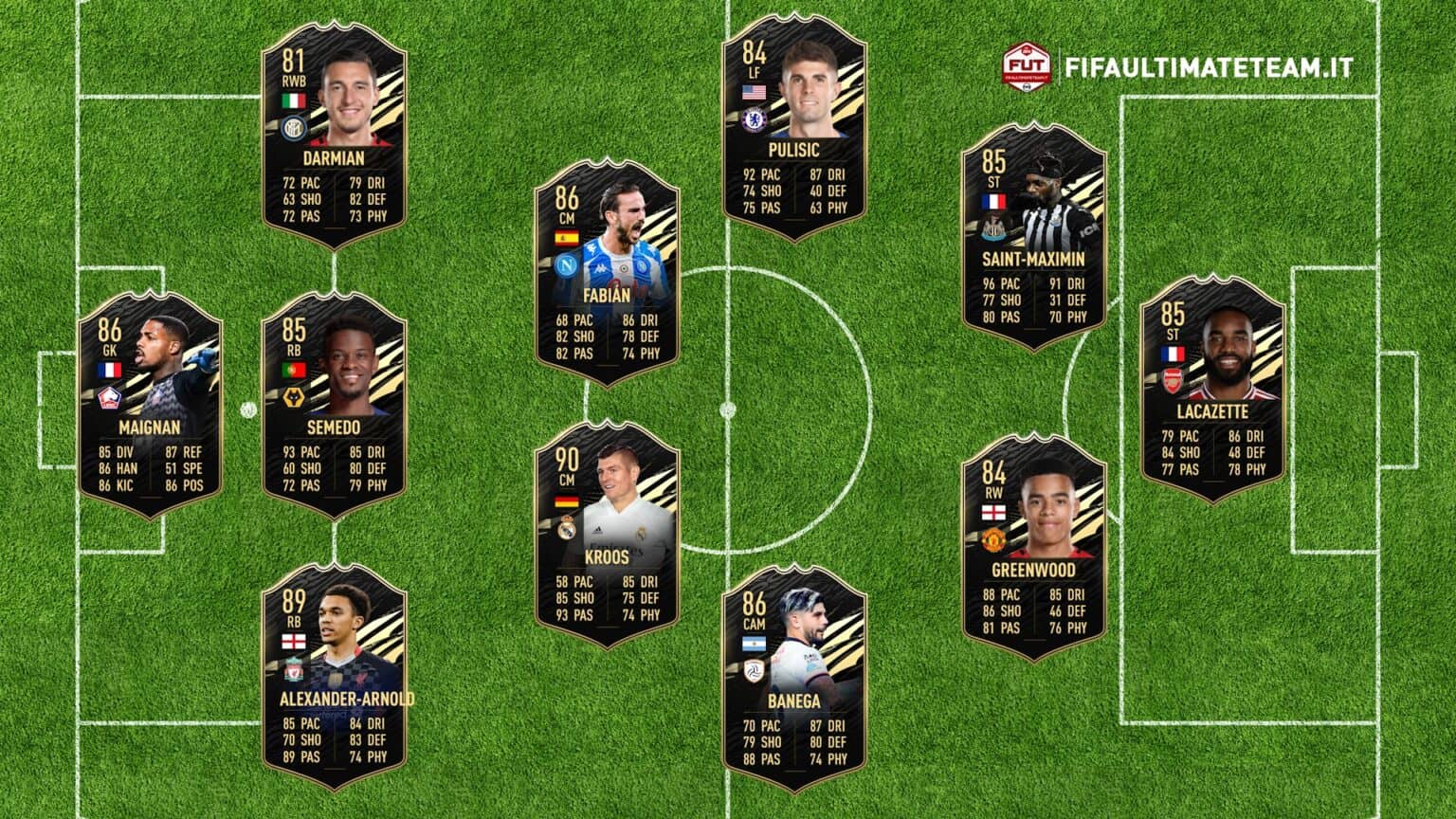
Task: Pick the Saint-Maximin striker card
Action: [x=1034, y=236]
